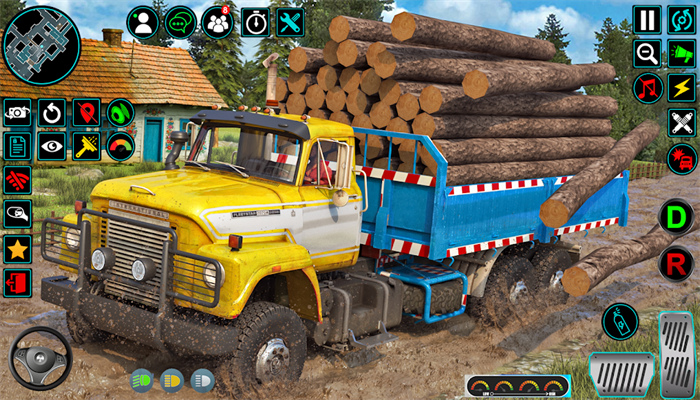
Task: Pause the game with the pause button
Action: [x=648, y=19]
